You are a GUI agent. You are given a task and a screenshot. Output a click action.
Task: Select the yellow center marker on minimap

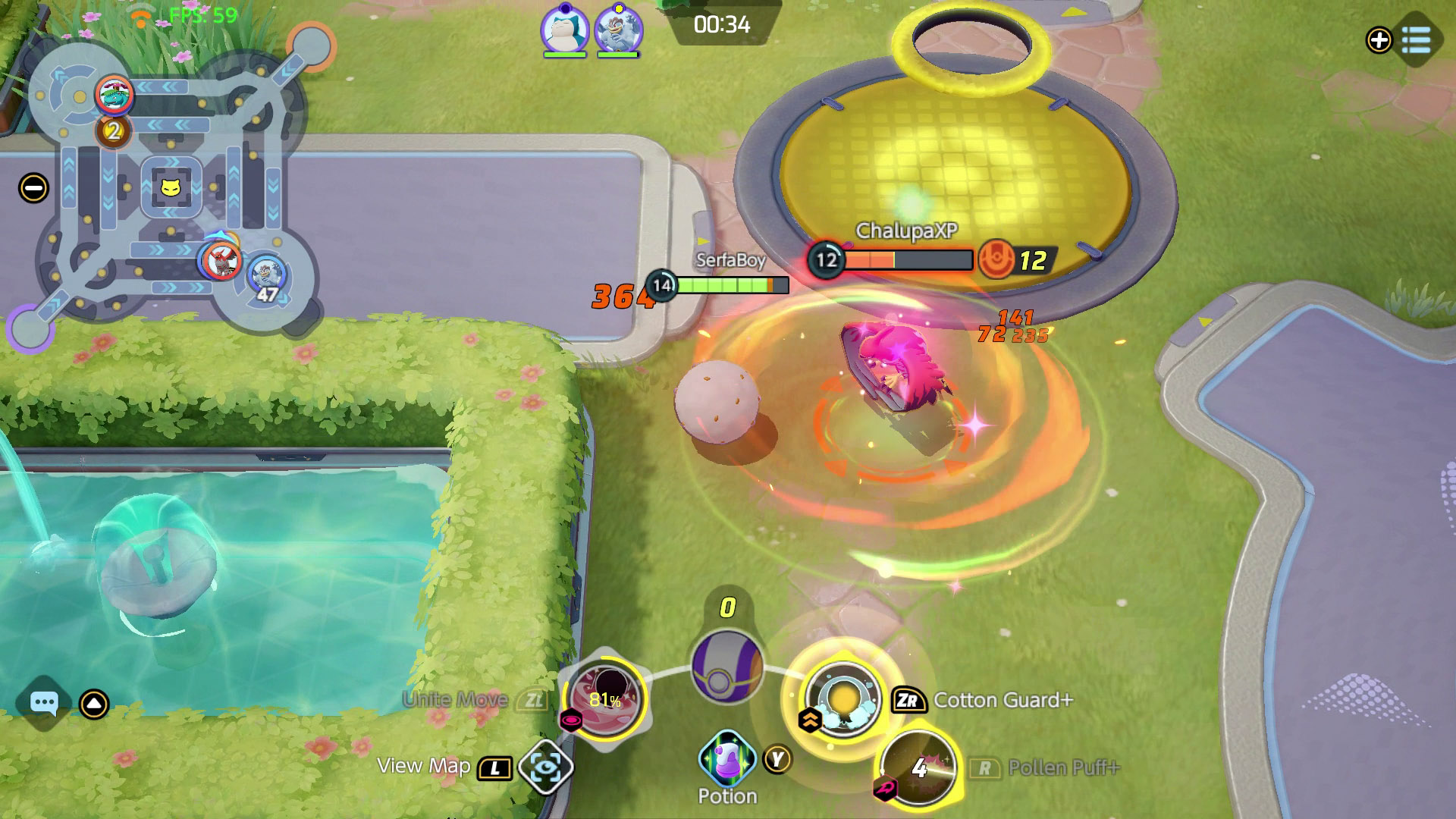point(171,187)
